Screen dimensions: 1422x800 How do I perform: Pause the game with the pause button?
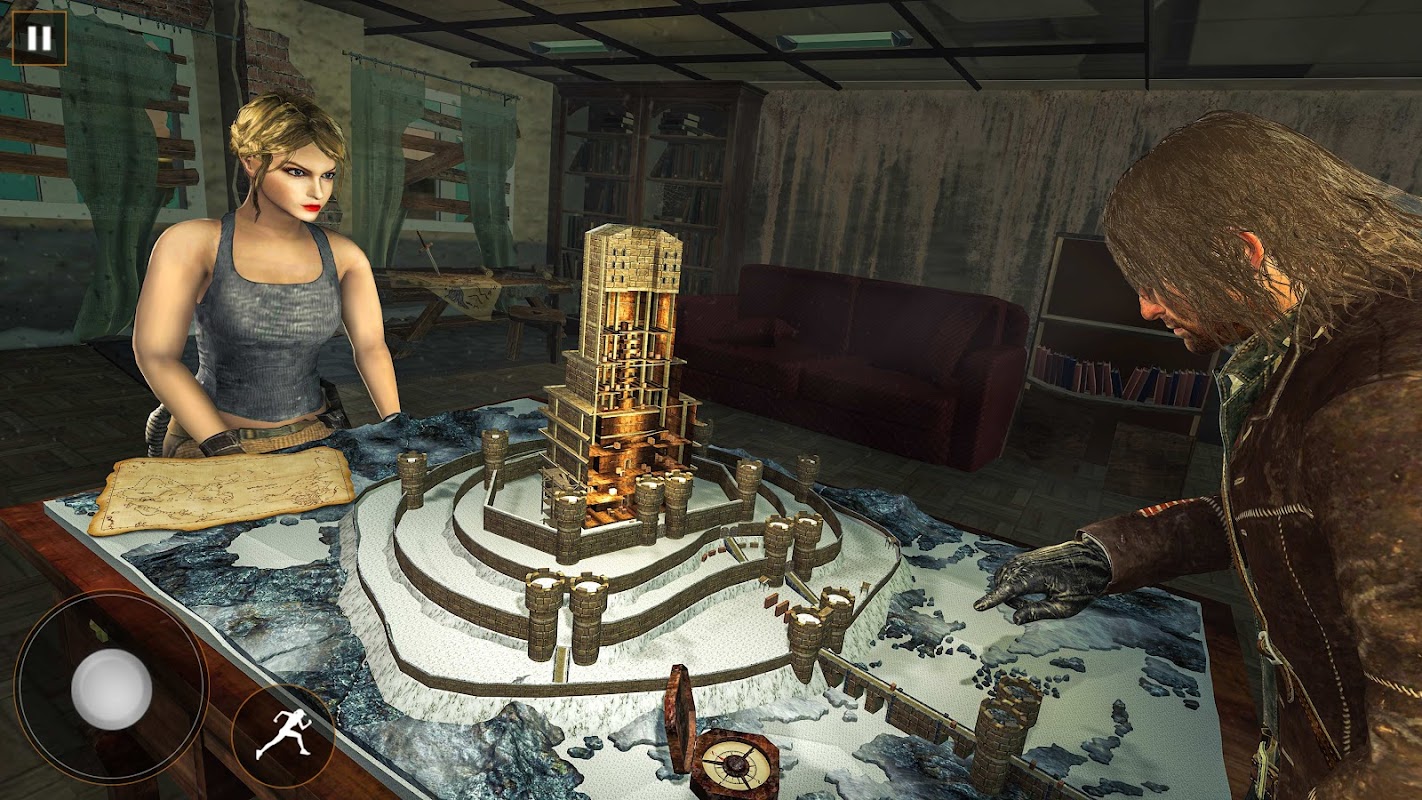pyautogui.click(x=39, y=39)
